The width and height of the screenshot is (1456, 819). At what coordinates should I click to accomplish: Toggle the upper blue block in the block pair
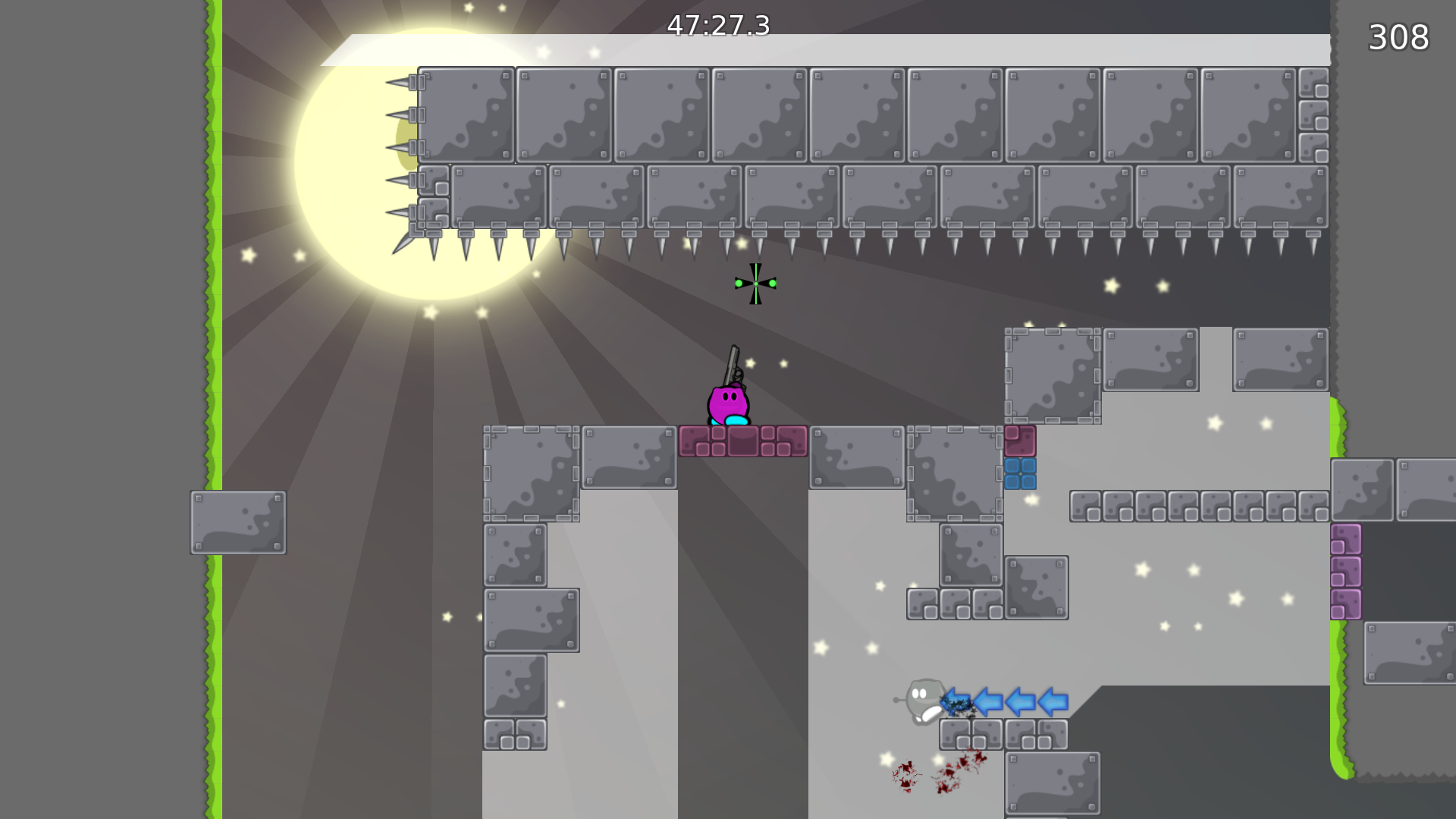click(1019, 466)
